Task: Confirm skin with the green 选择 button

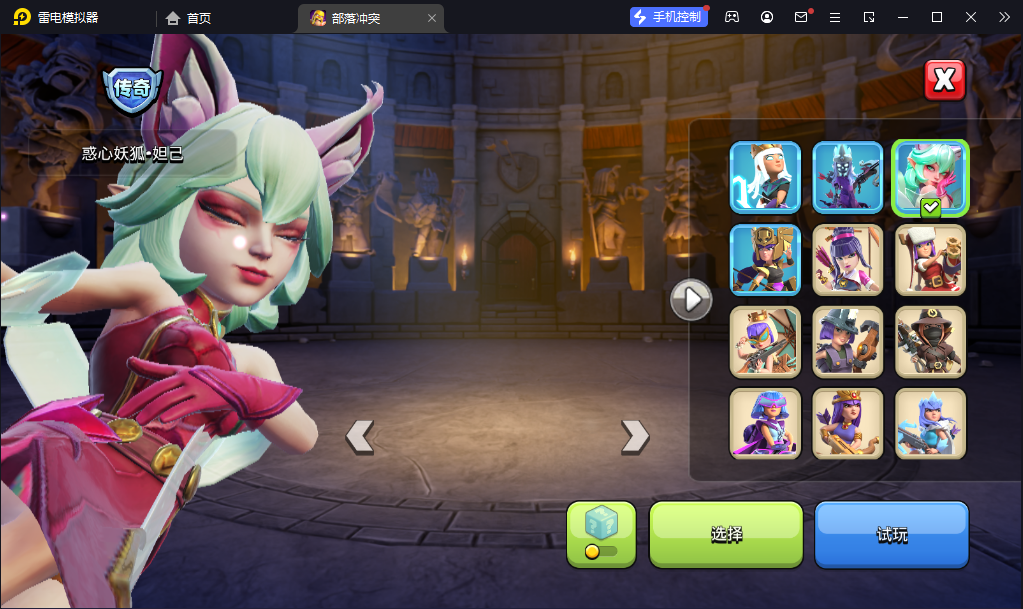Action: [x=726, y=534]
